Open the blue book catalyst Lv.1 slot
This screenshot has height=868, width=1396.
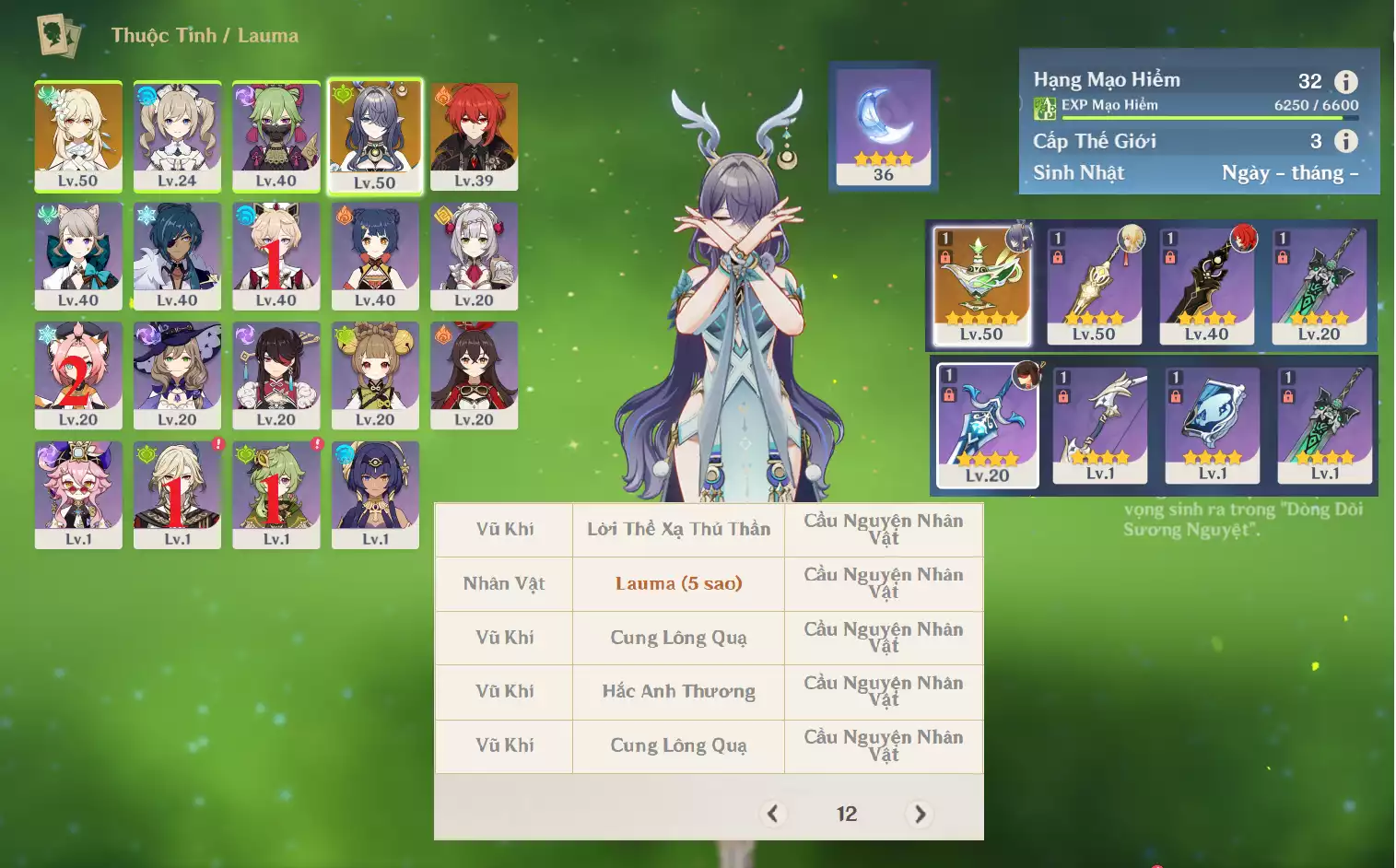pyautogui.click(x=1213, y=424)
